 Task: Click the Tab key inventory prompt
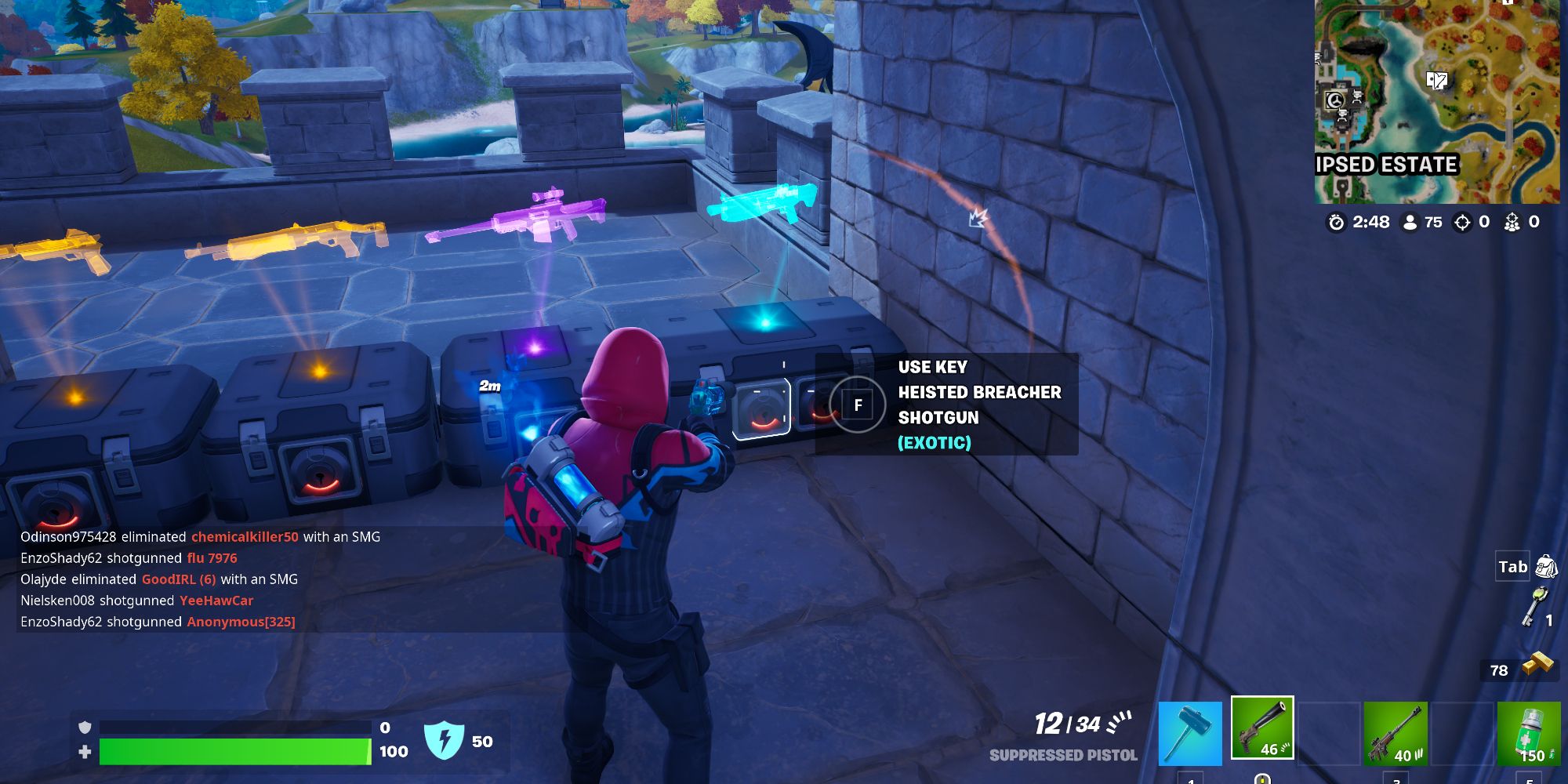1513,564
